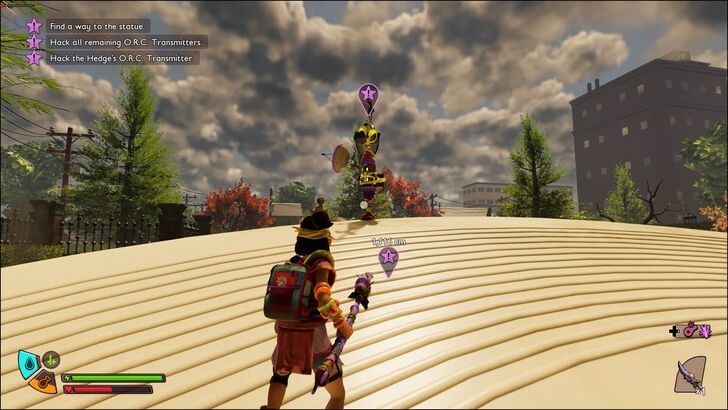The height and width of the screenshot is (410, 728).
Task: Select the "Find a way to the statue" objective
Action: pos(98,26)
